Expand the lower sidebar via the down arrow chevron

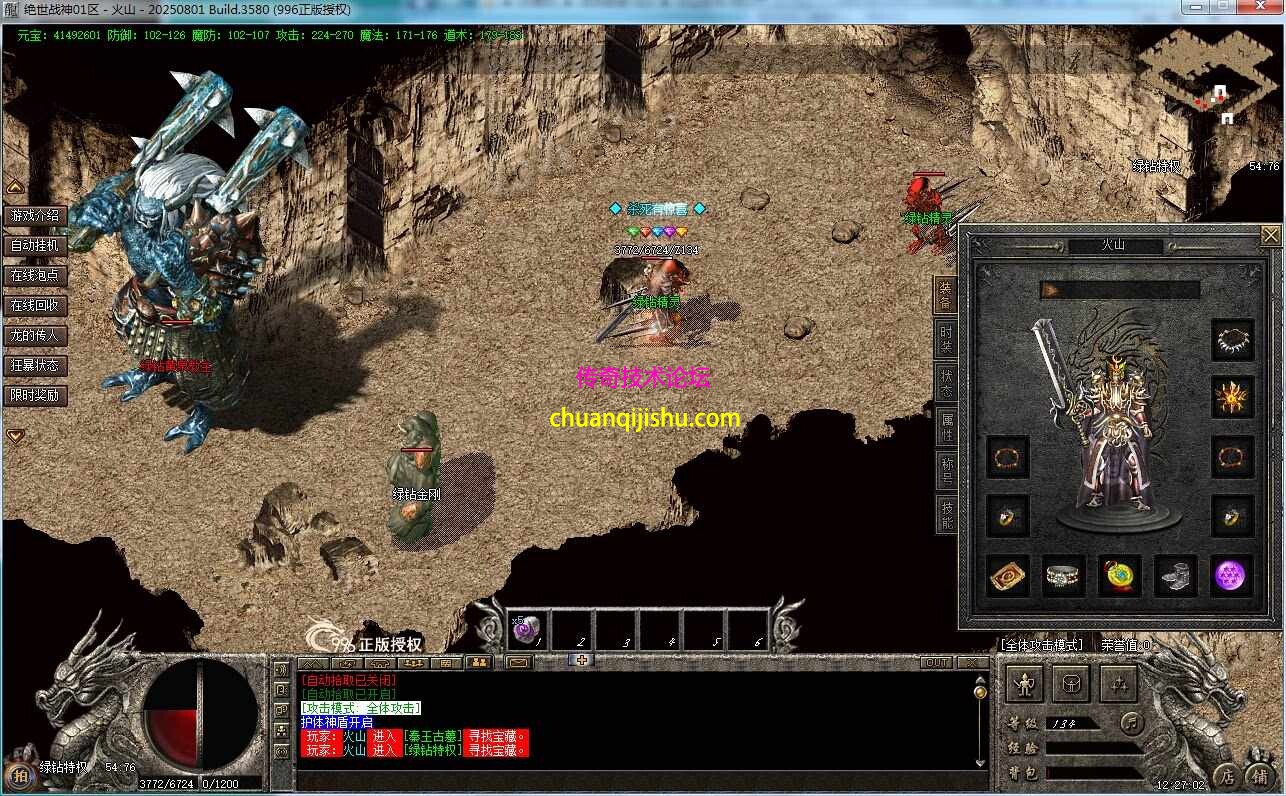[x=15, y=435]
